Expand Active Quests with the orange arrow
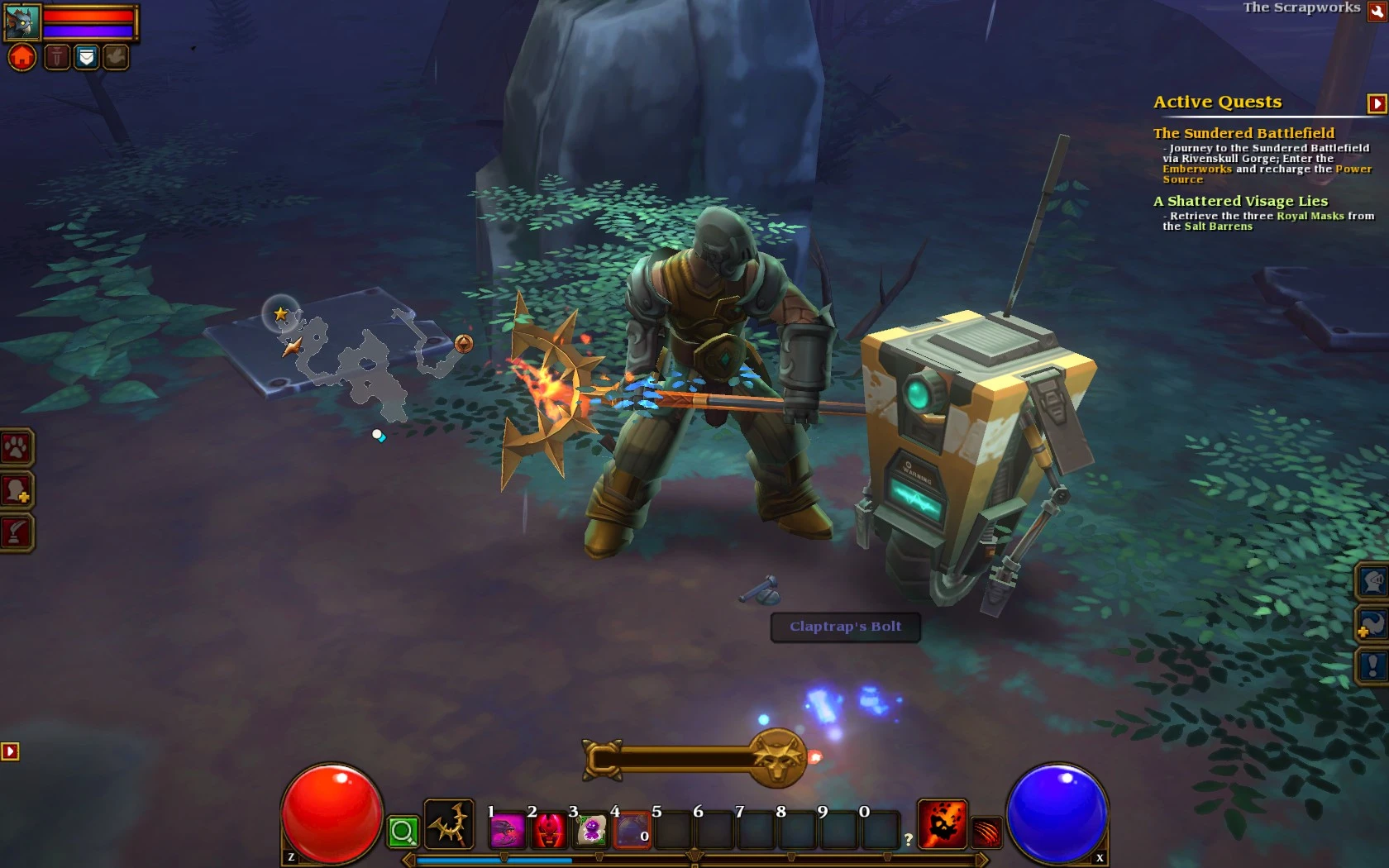 pyautogui.click(x=1377, y=104)
